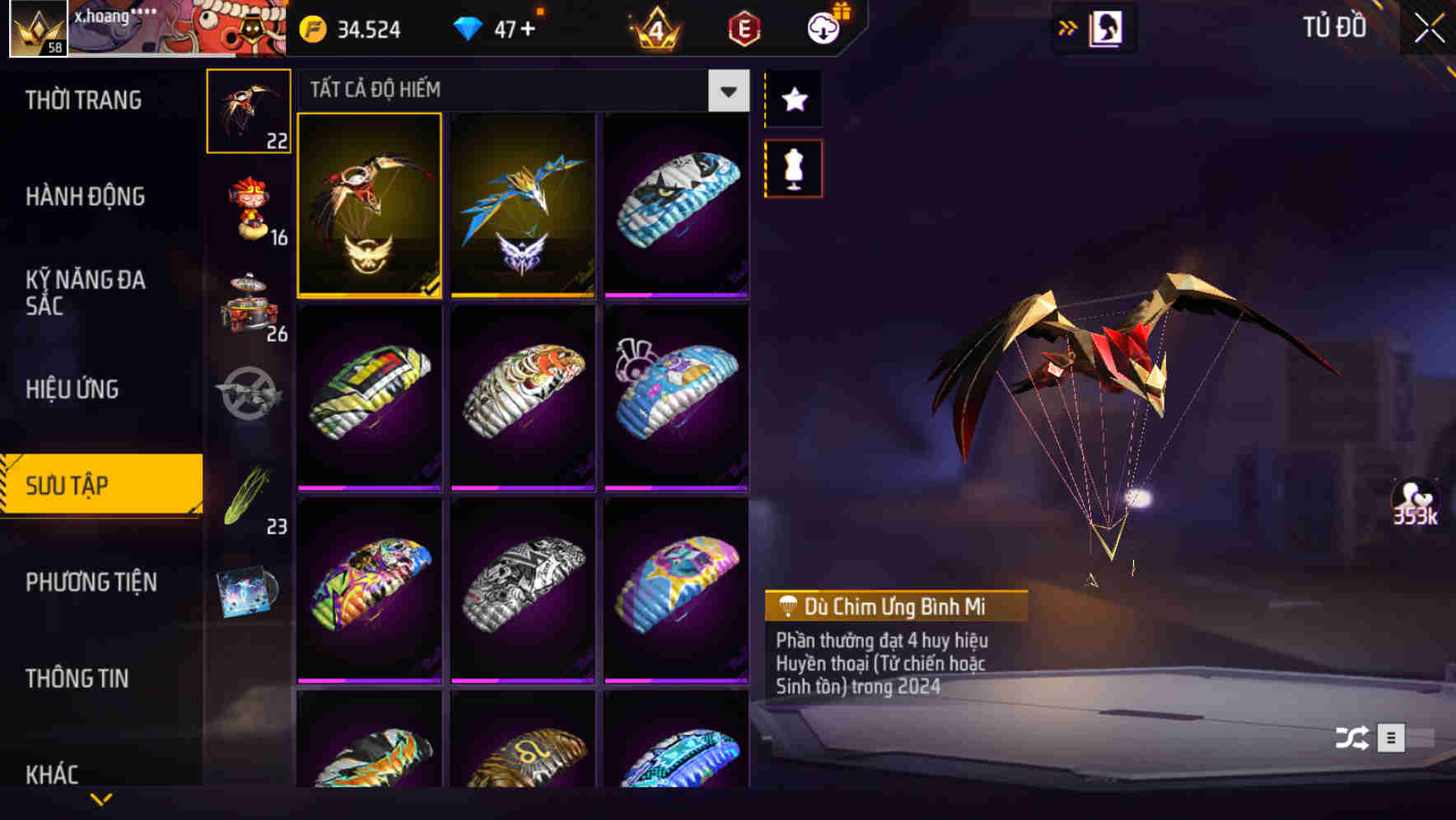Toggle the list view at bottom right
This screenshot has width=1456, height=820.
[x=1393, y=738]
